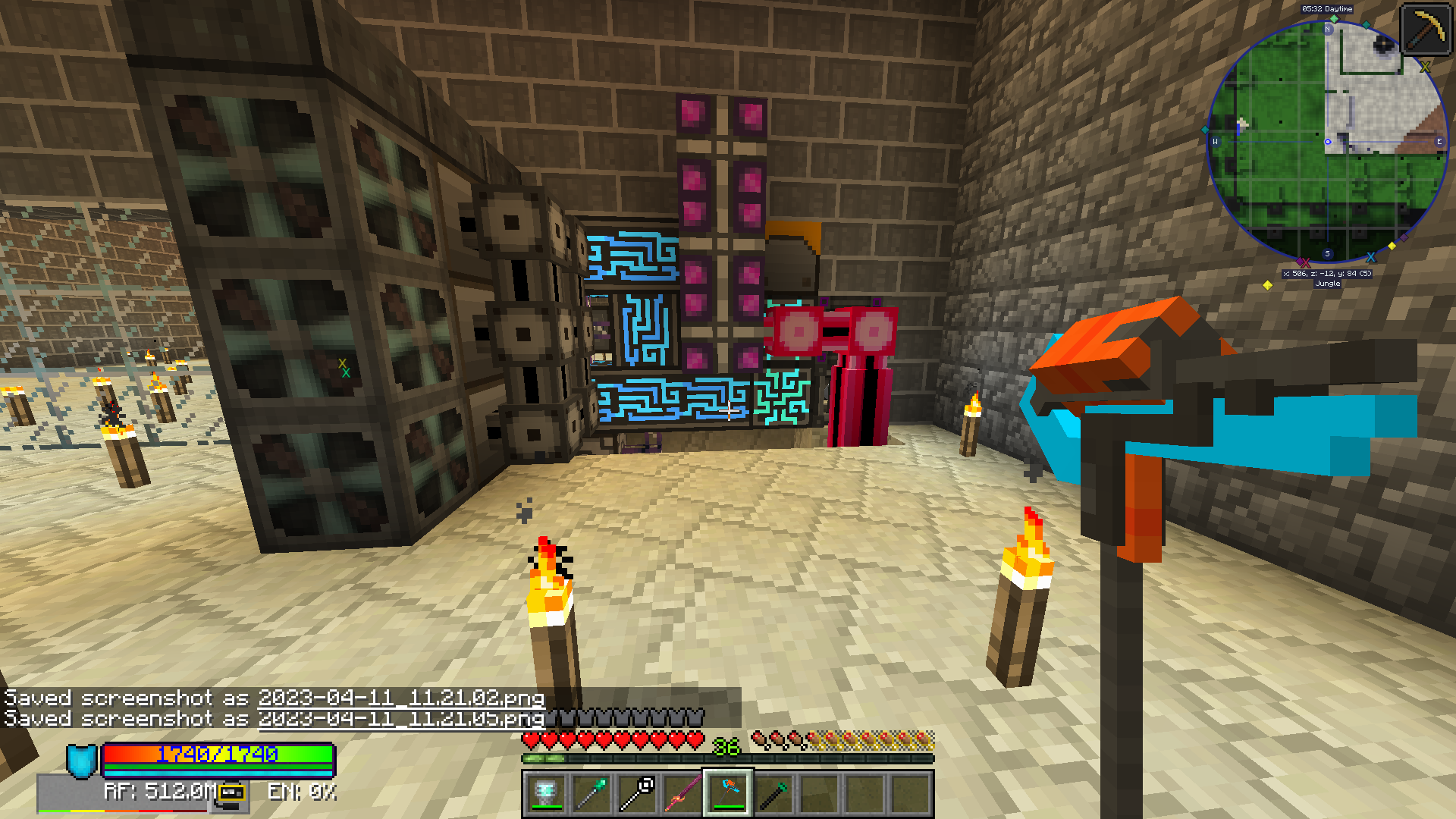The width and height of the screenshot is (1456, 819).
Task: Select the emerald-tipped wand in the second hotbar slot
Action: click(x=591, y=791)
